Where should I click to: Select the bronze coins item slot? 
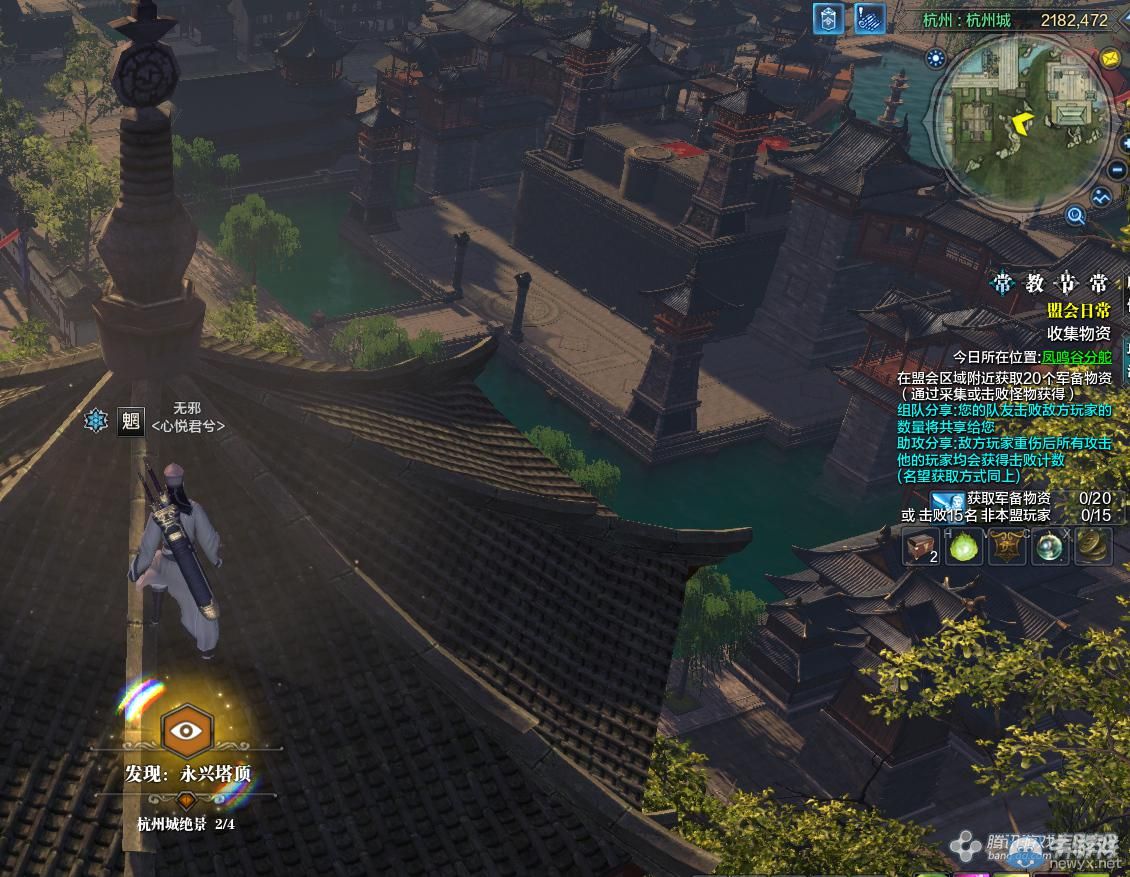1093,547
